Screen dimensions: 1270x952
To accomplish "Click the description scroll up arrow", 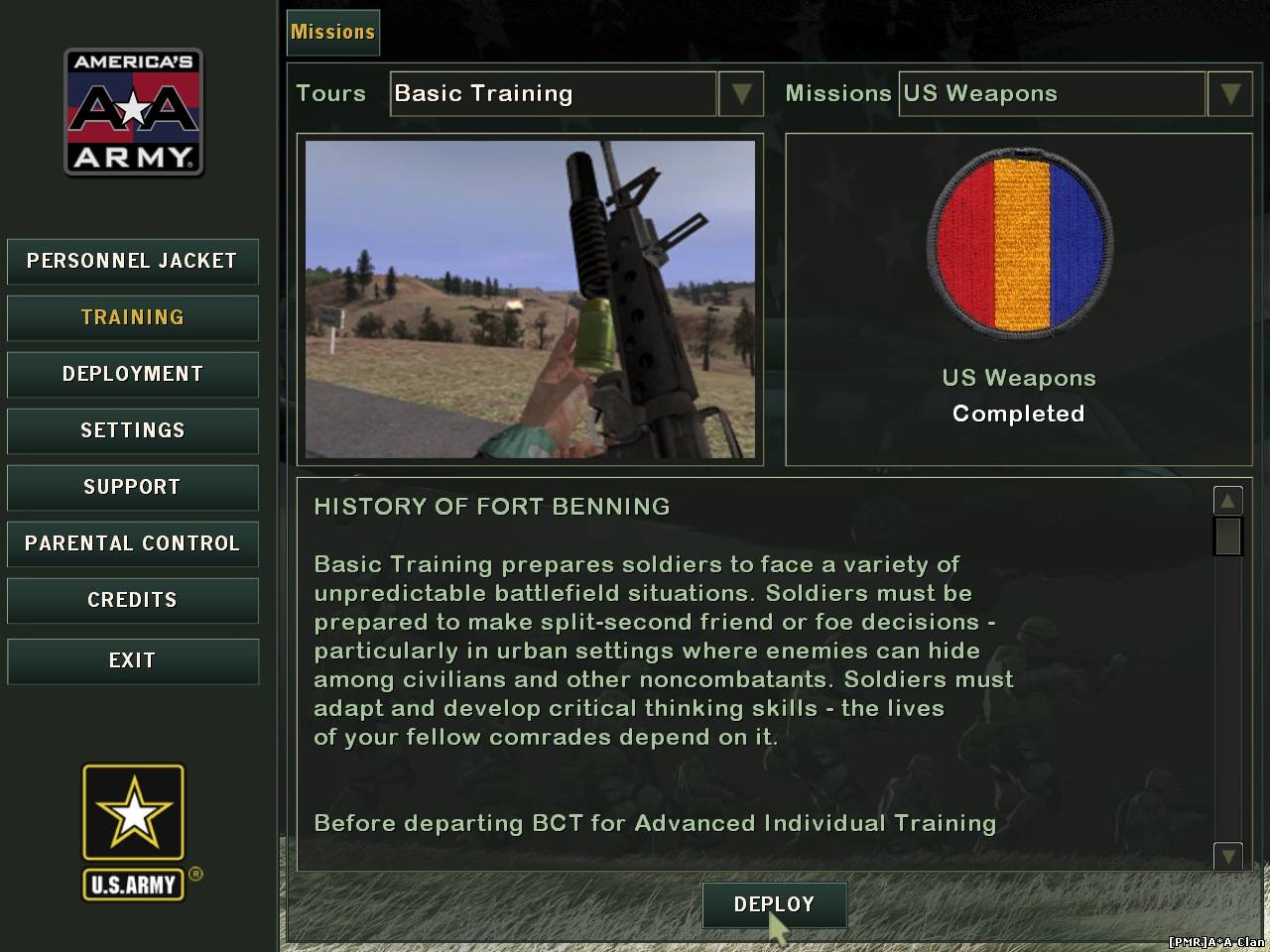I will pos(1227,501).
